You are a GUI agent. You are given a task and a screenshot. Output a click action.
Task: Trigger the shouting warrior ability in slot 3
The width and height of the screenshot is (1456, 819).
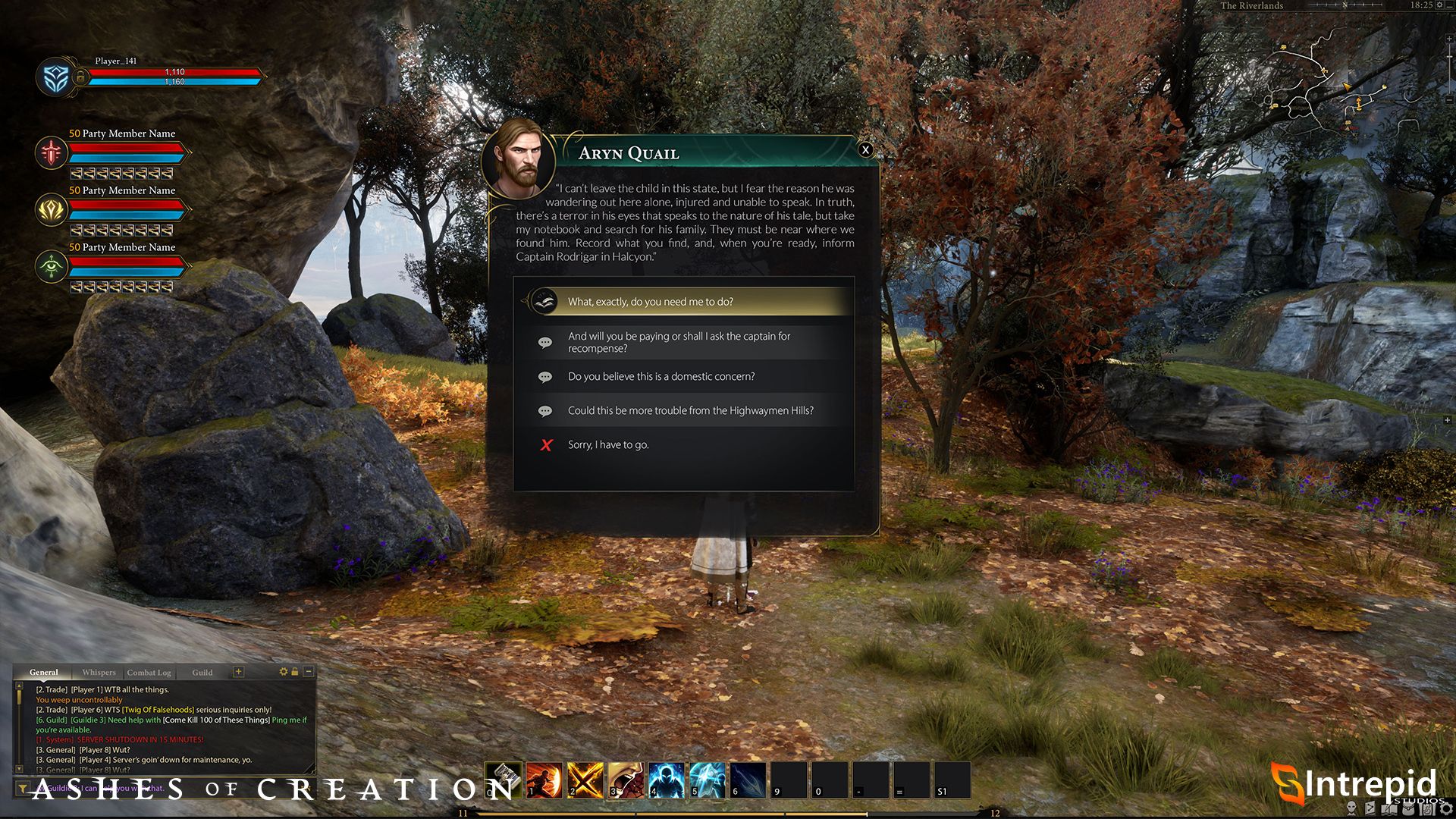[626, 780]
